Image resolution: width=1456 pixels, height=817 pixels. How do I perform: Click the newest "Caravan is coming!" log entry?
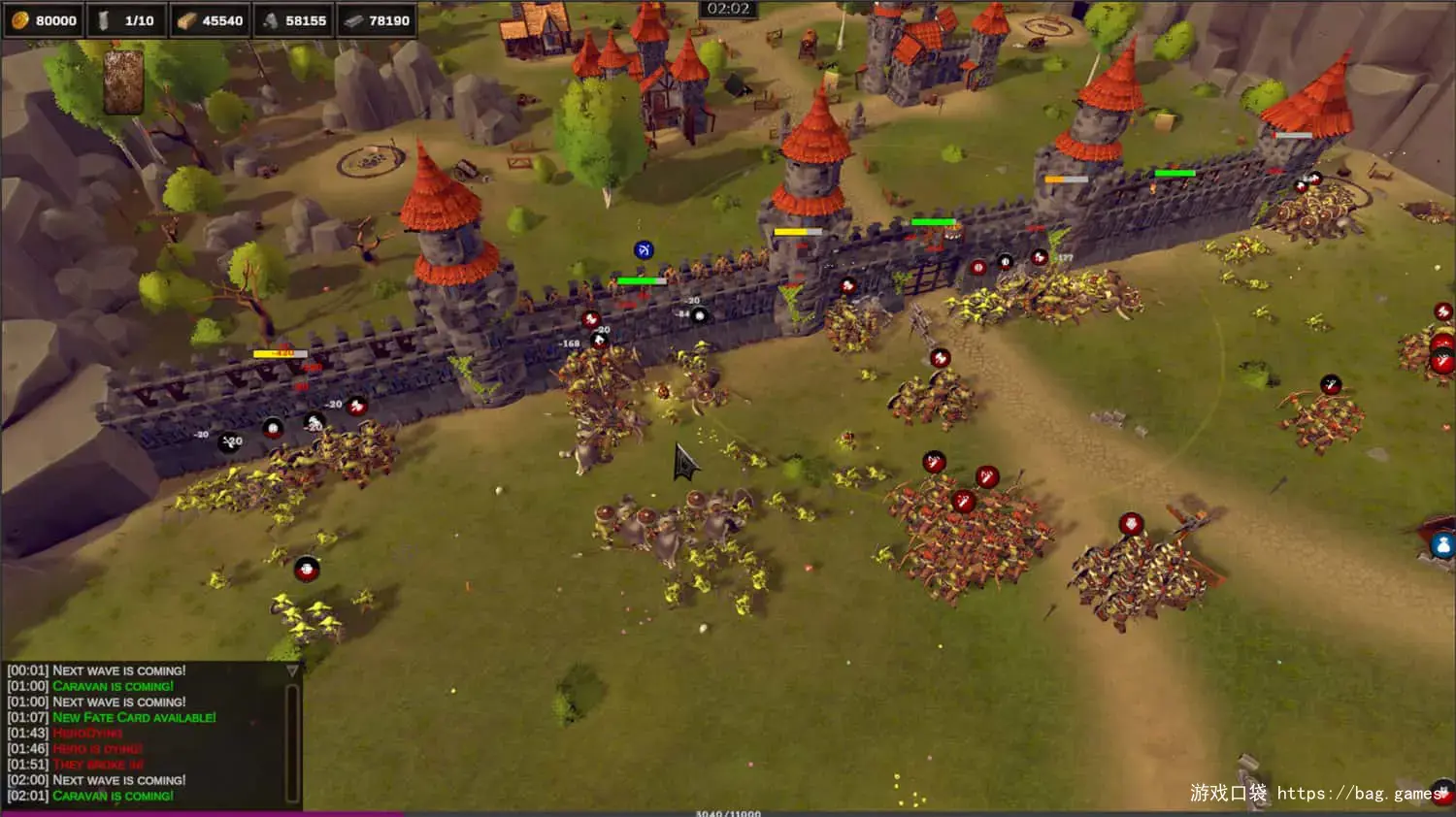(x=114, y=796)
